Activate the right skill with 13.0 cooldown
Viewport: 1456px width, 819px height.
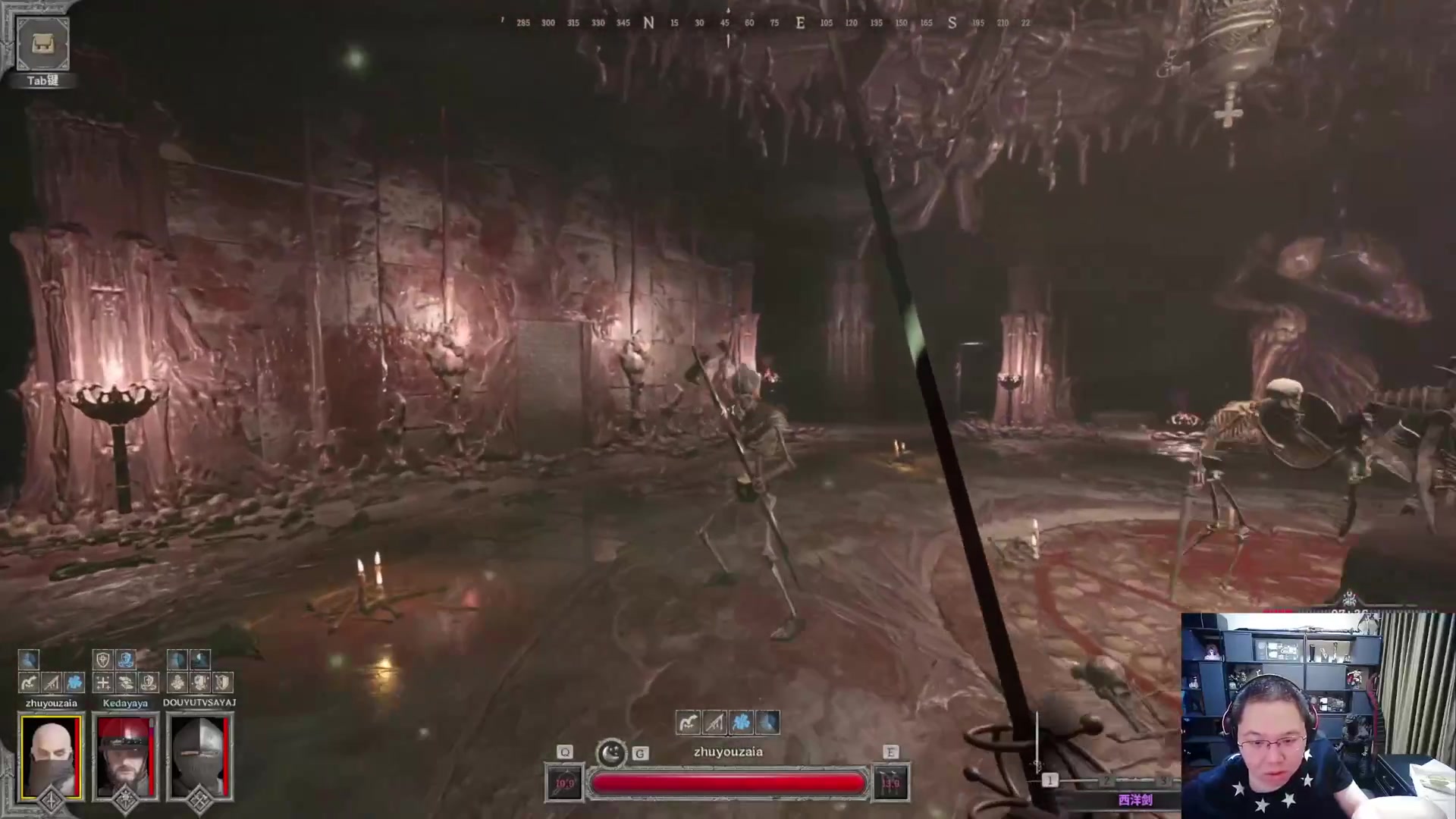(x=890, y=783)
